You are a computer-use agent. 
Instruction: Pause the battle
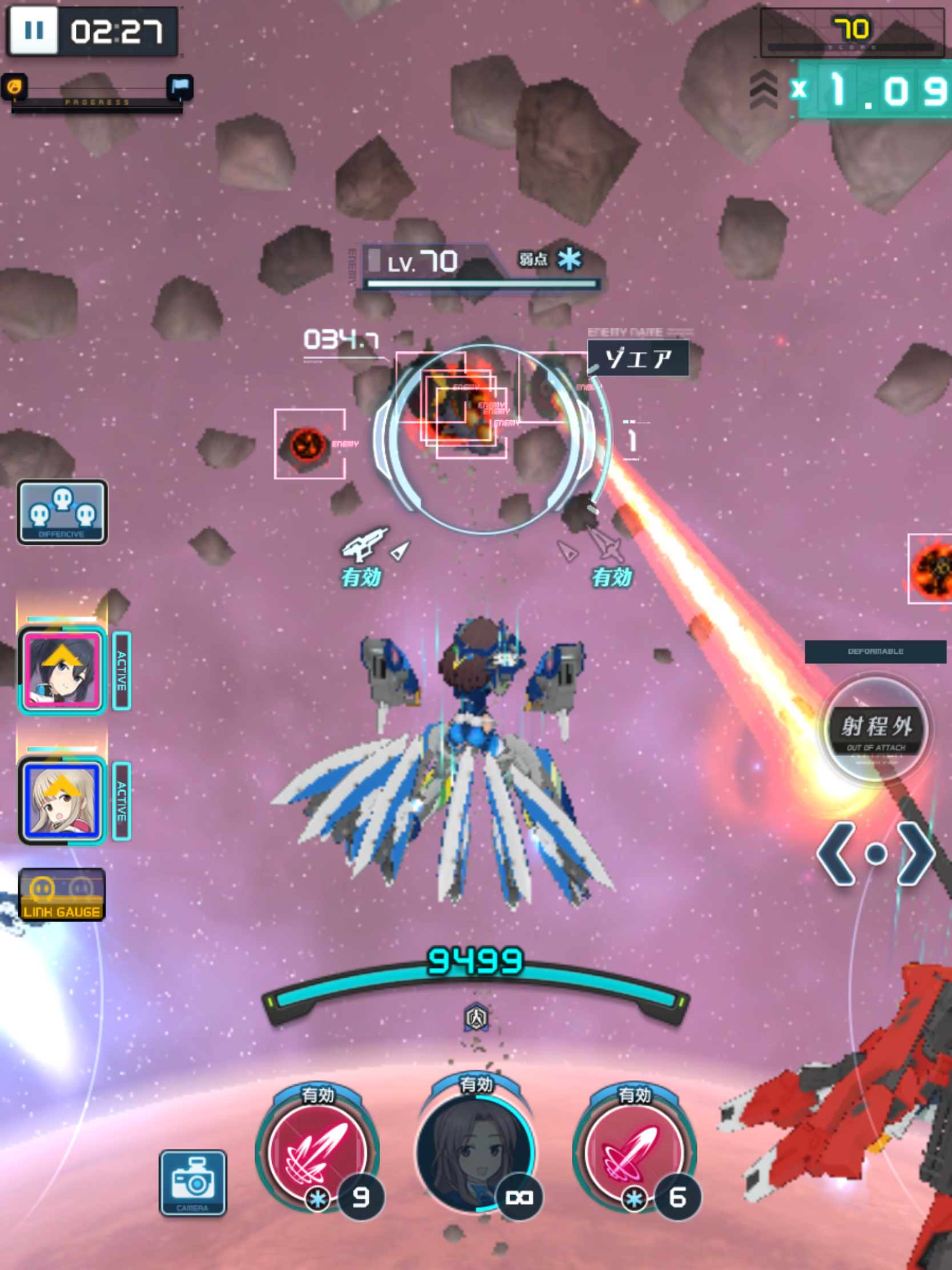coord(34,31)
